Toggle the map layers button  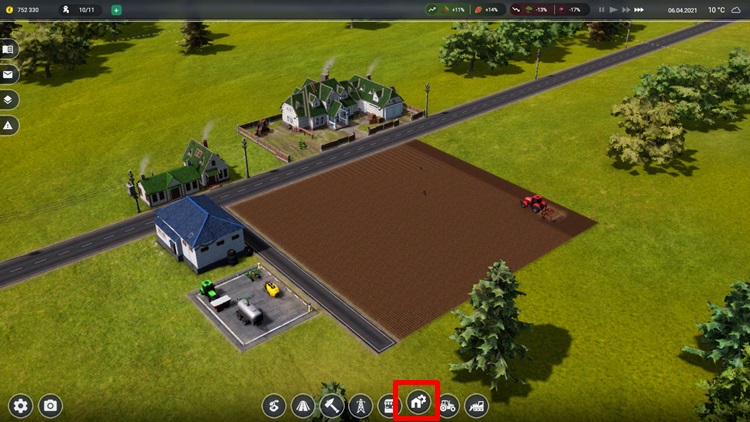(x=9, y=100)
